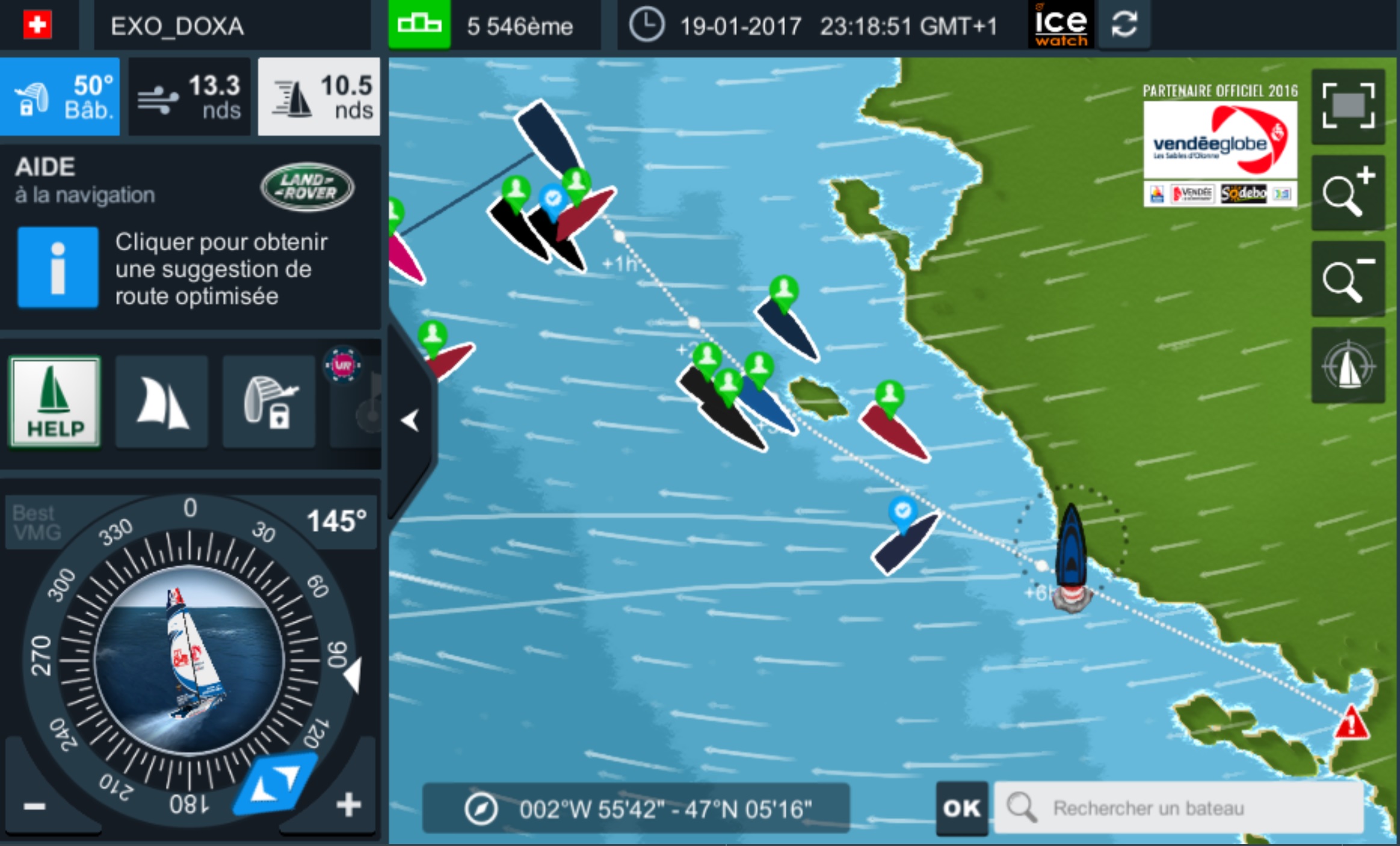Decrease heading with the minus button
The width and height of the screenshot is (1400, 846).
coord(35,805)
